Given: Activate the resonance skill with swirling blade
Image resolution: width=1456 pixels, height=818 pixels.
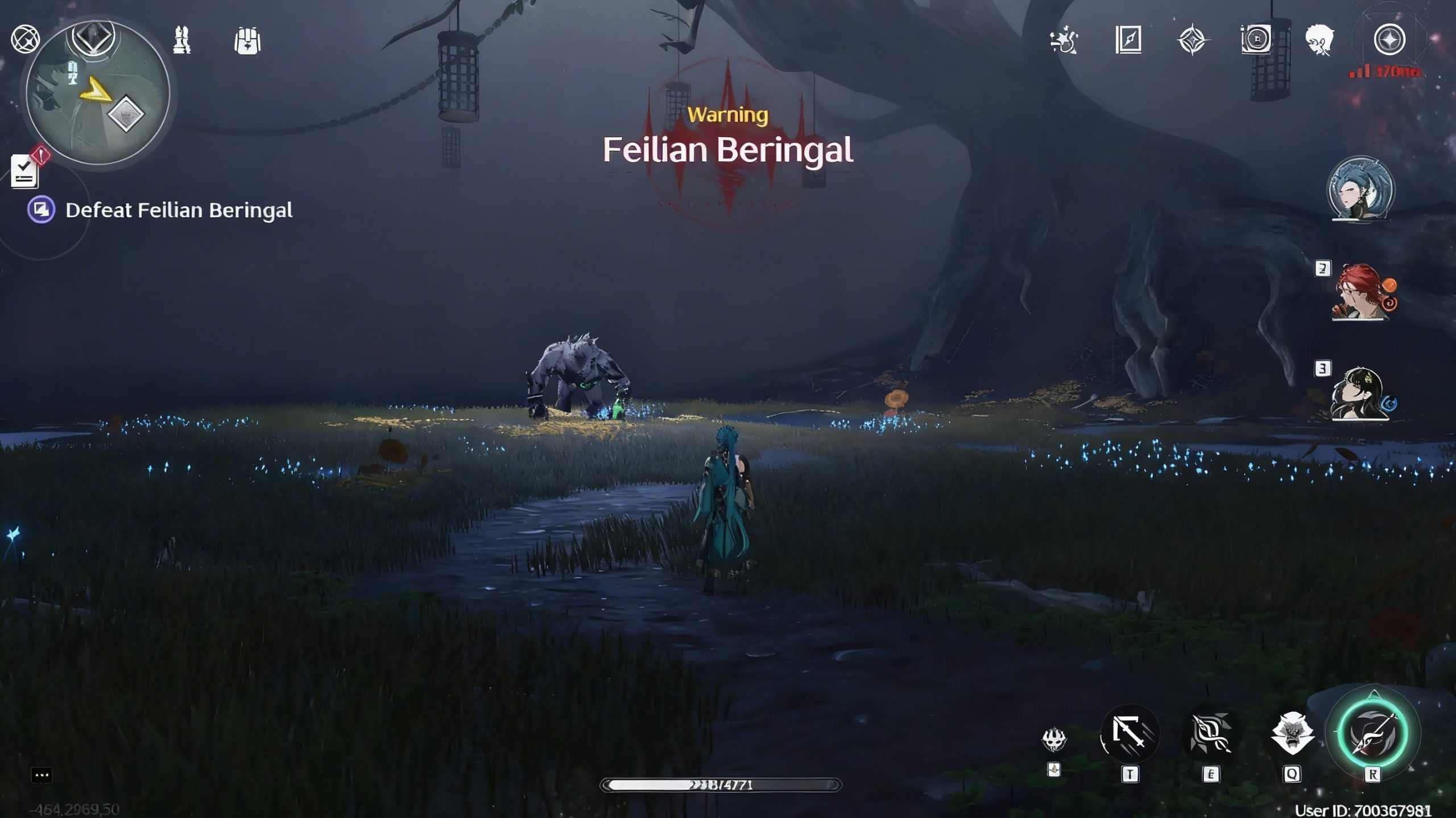Looking at the screenshot, I should [x=1210, y=734].
